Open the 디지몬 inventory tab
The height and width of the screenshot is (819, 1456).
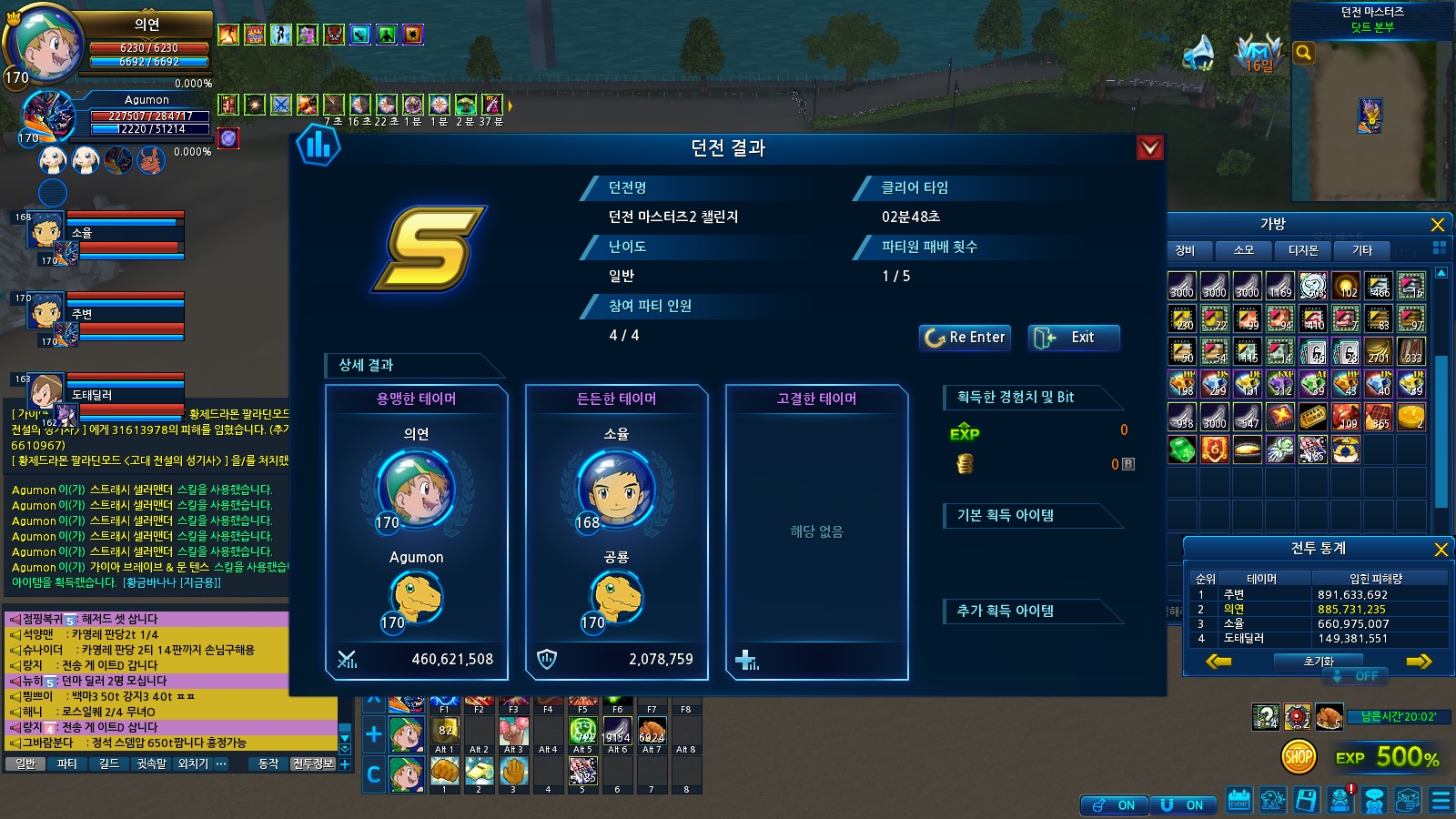tap(1302, 250)
